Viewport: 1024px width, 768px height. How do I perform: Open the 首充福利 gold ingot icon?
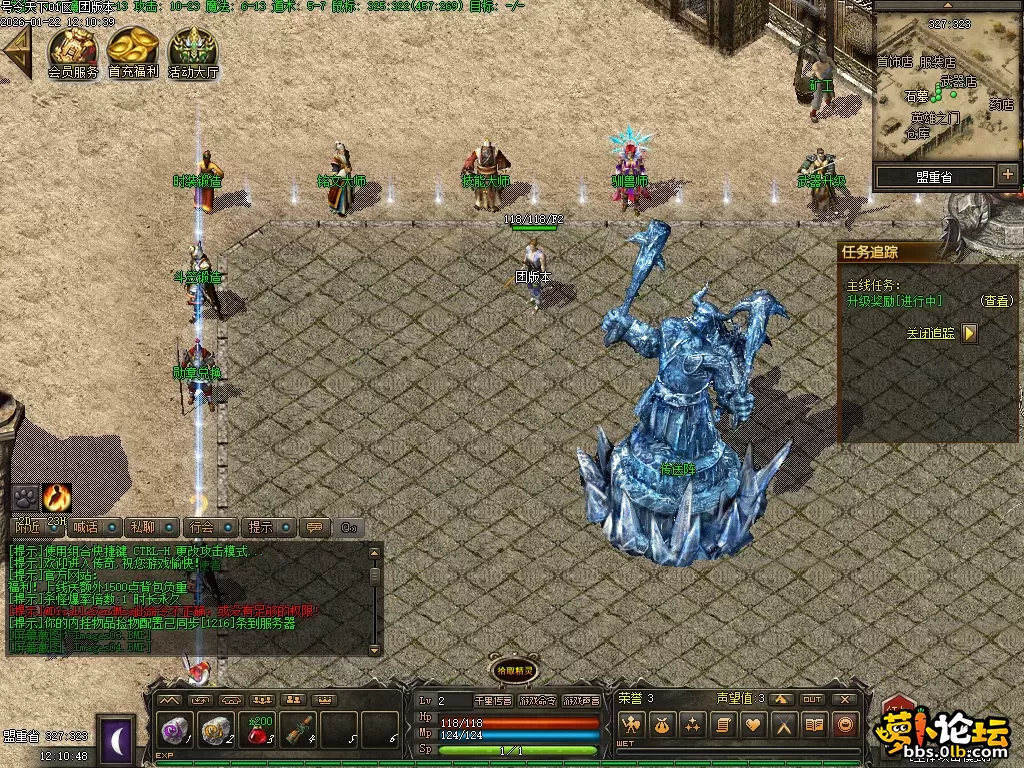(x=133, y=50)
